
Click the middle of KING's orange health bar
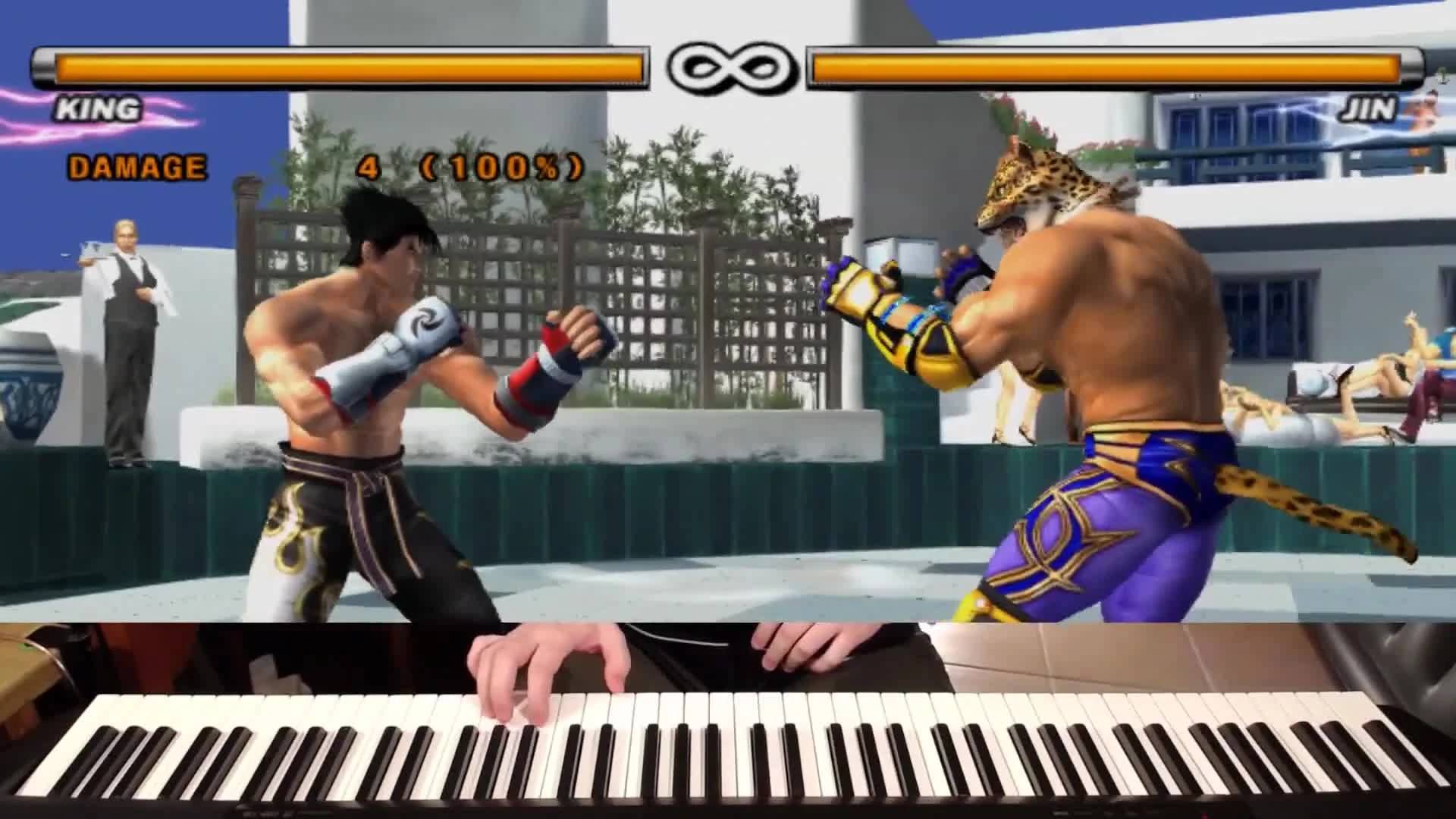click(x=341, y=68)
